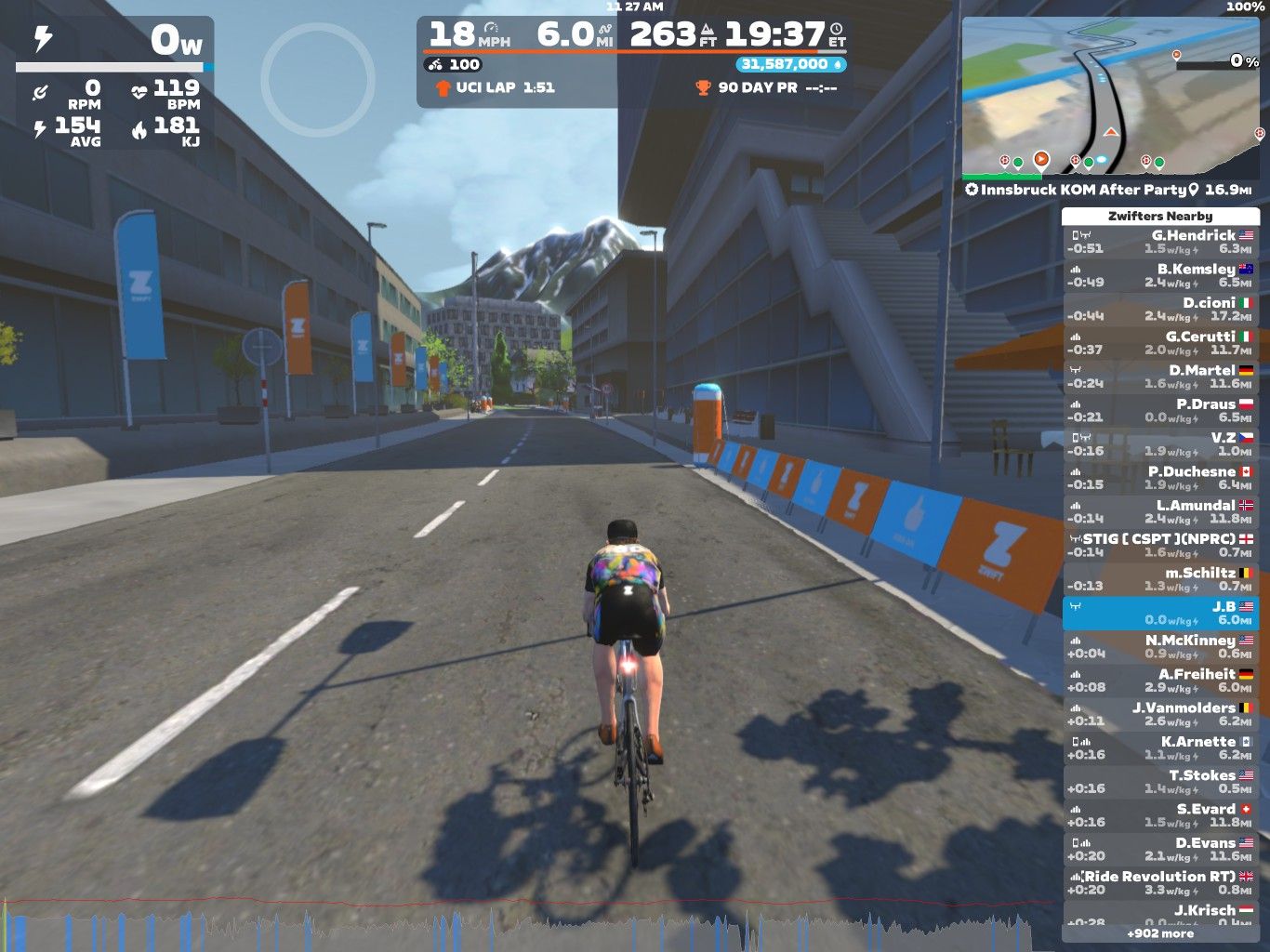Open the Innsbruck KOM After Party route label
Screen dimensions: 1270x952
1083,190
